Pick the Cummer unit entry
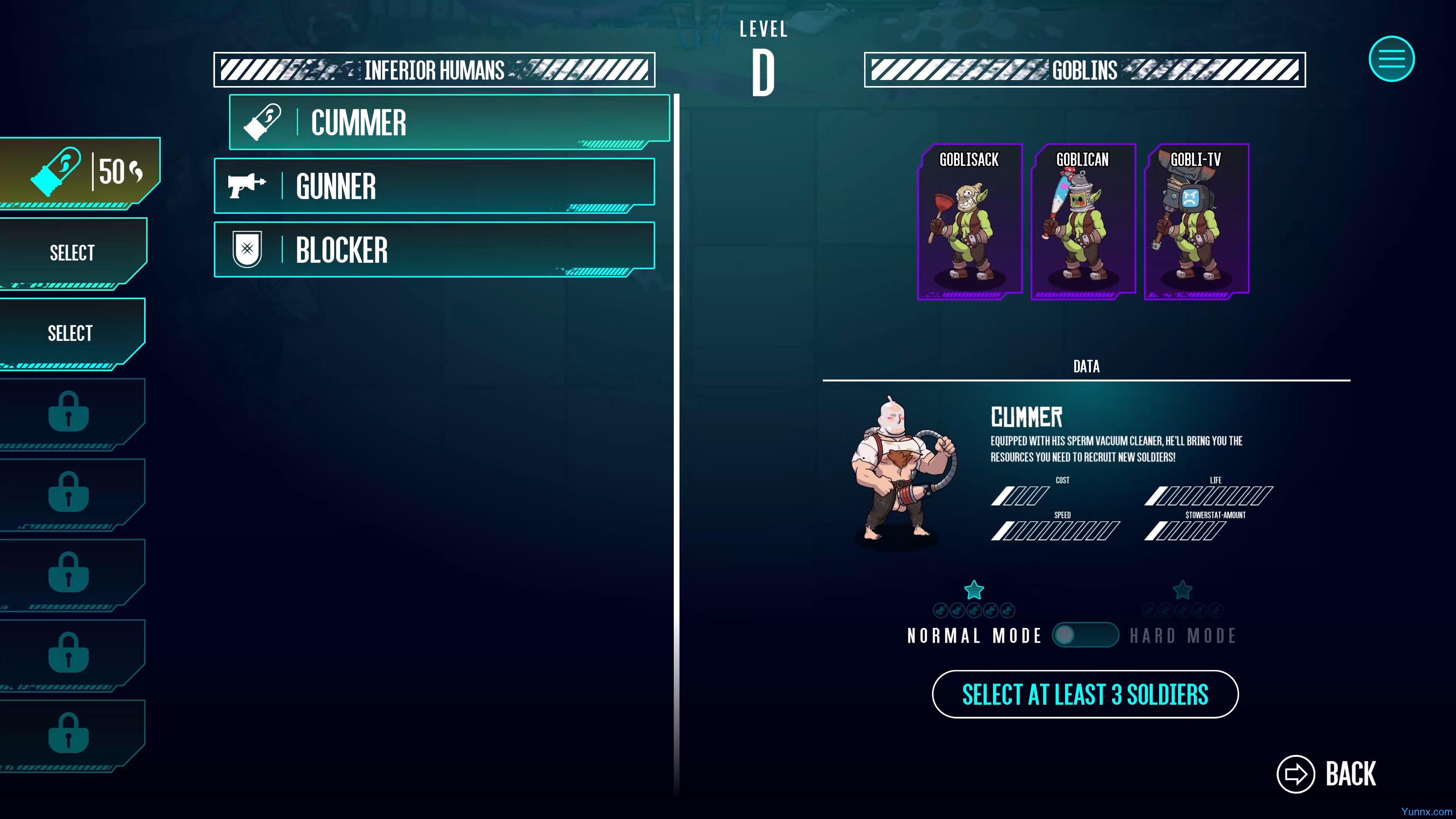The height and width of the screenshot is (819, 1456). 449,122
